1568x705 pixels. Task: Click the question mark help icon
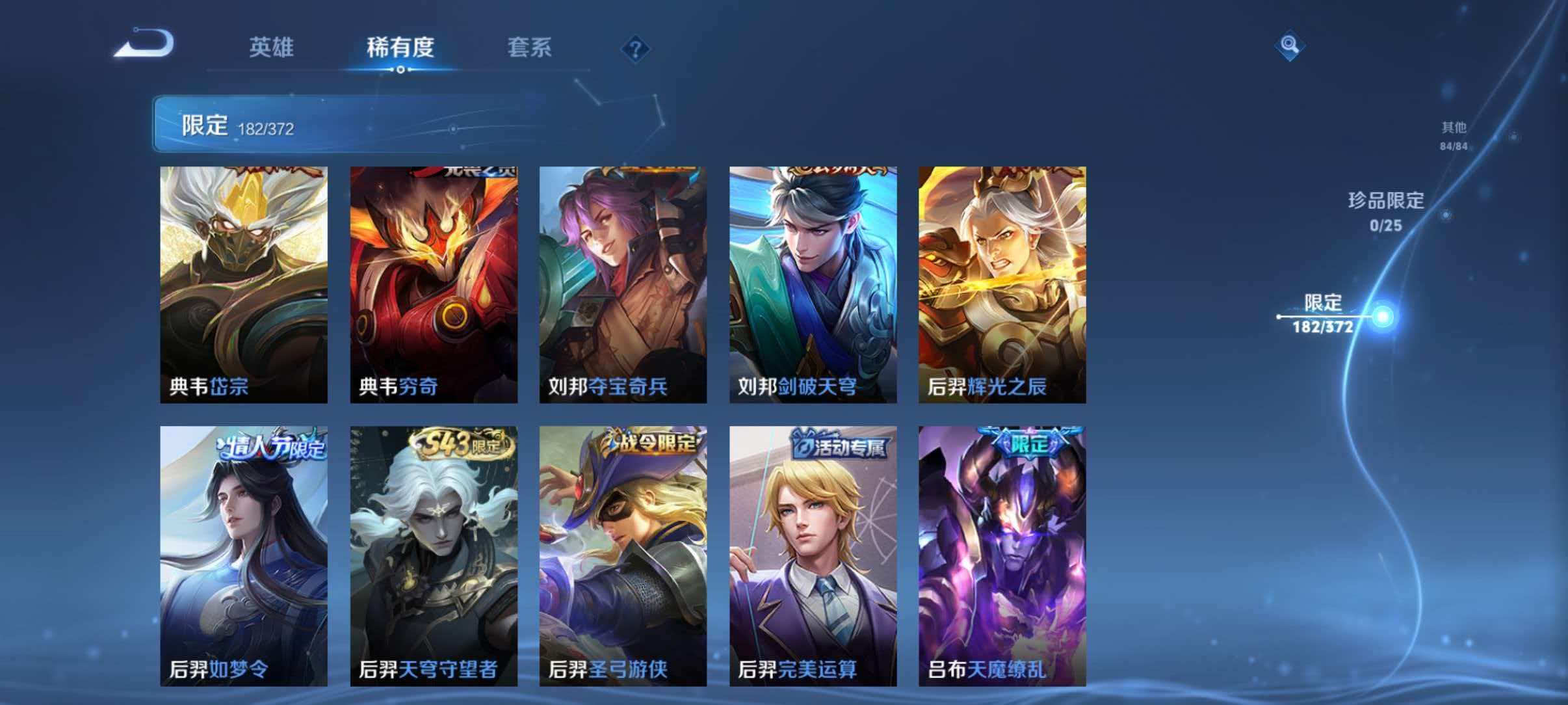(635, 49)
